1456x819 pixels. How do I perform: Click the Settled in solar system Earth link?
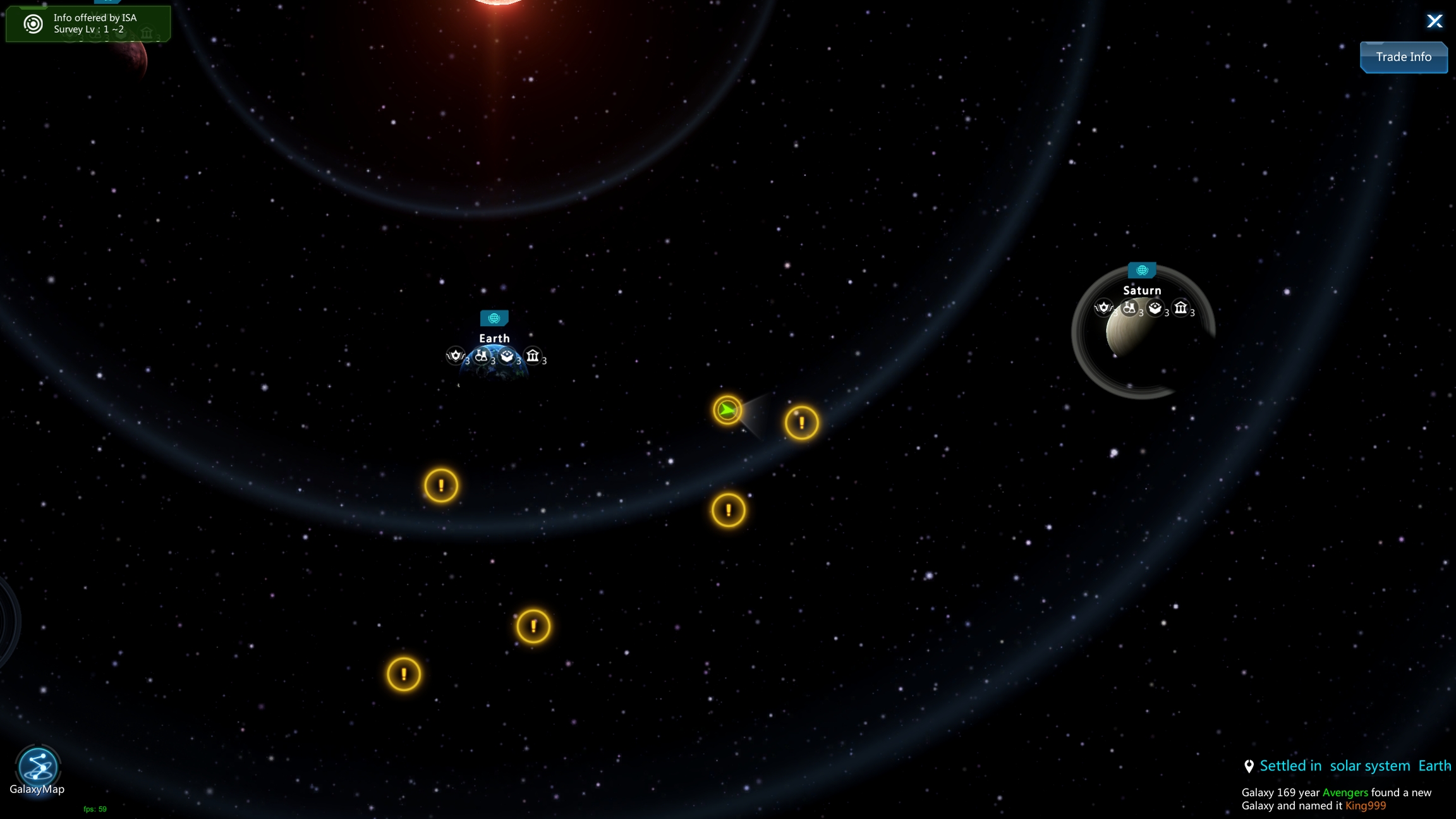1354,766
